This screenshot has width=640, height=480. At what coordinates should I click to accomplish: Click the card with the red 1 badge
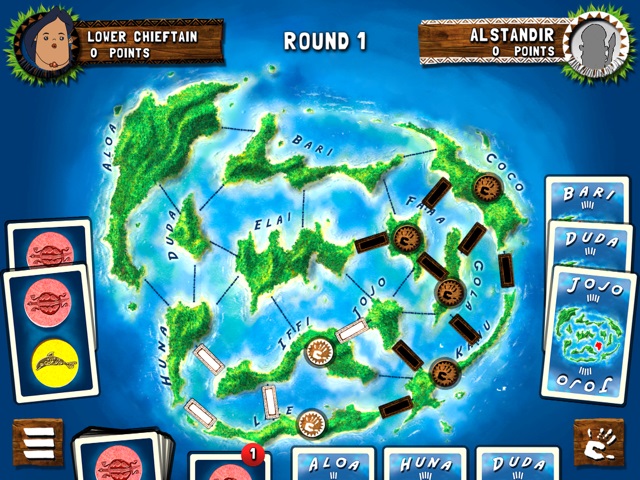228,467
